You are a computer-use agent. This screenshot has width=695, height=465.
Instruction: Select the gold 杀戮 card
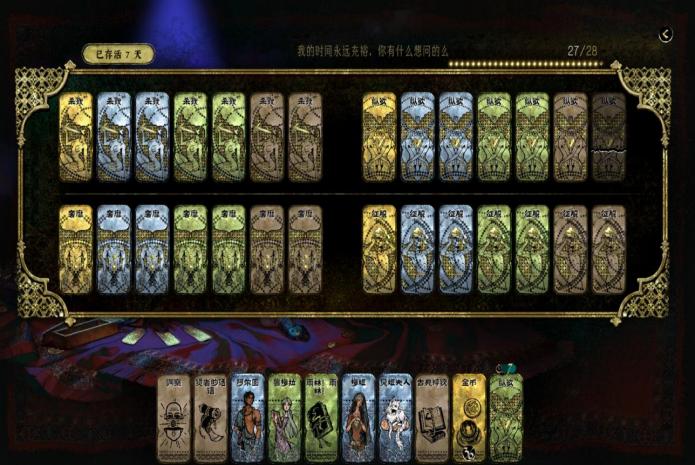click(76, 137)
